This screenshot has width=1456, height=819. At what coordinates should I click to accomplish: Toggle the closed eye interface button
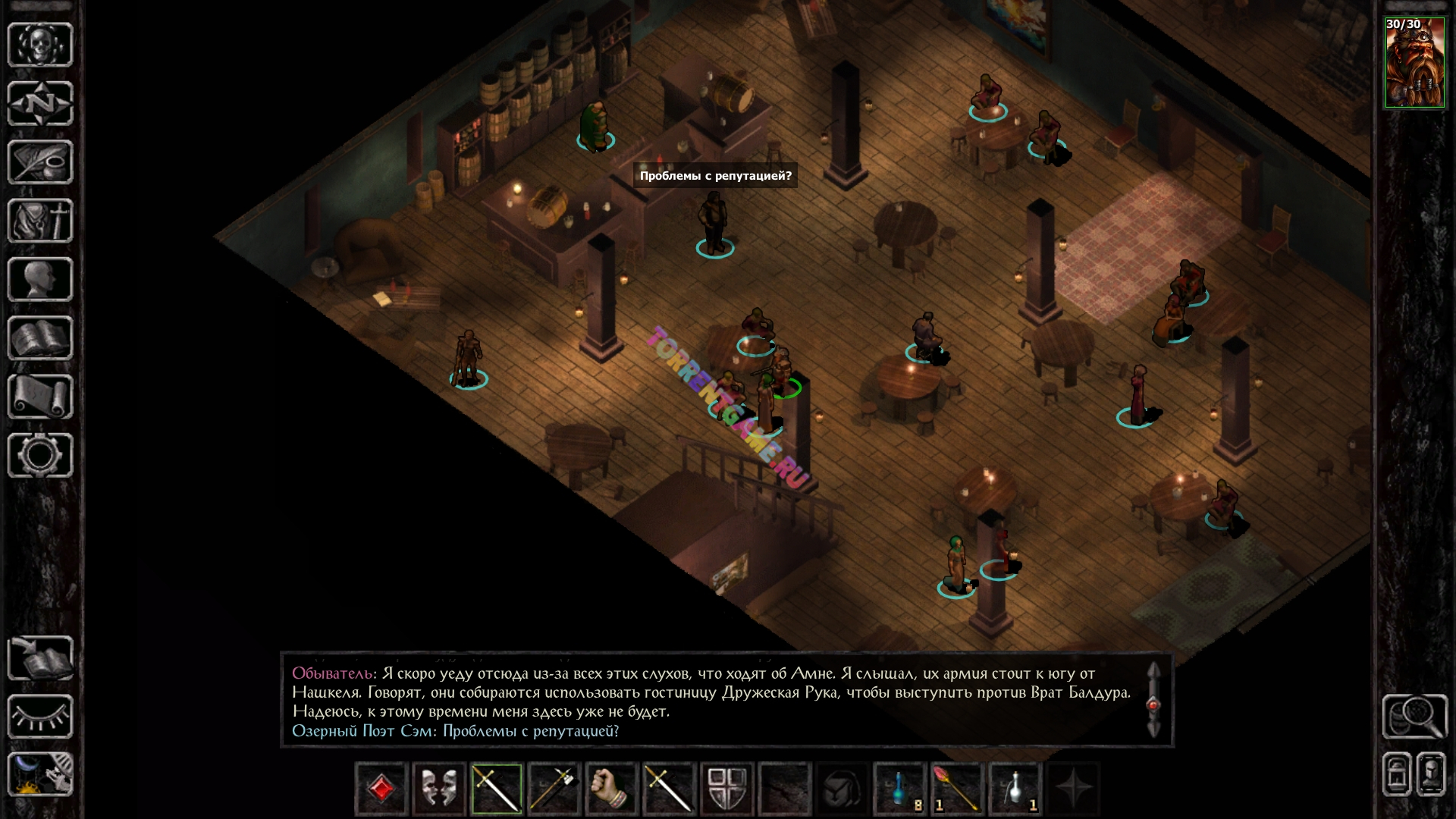[x=40, y=717]
